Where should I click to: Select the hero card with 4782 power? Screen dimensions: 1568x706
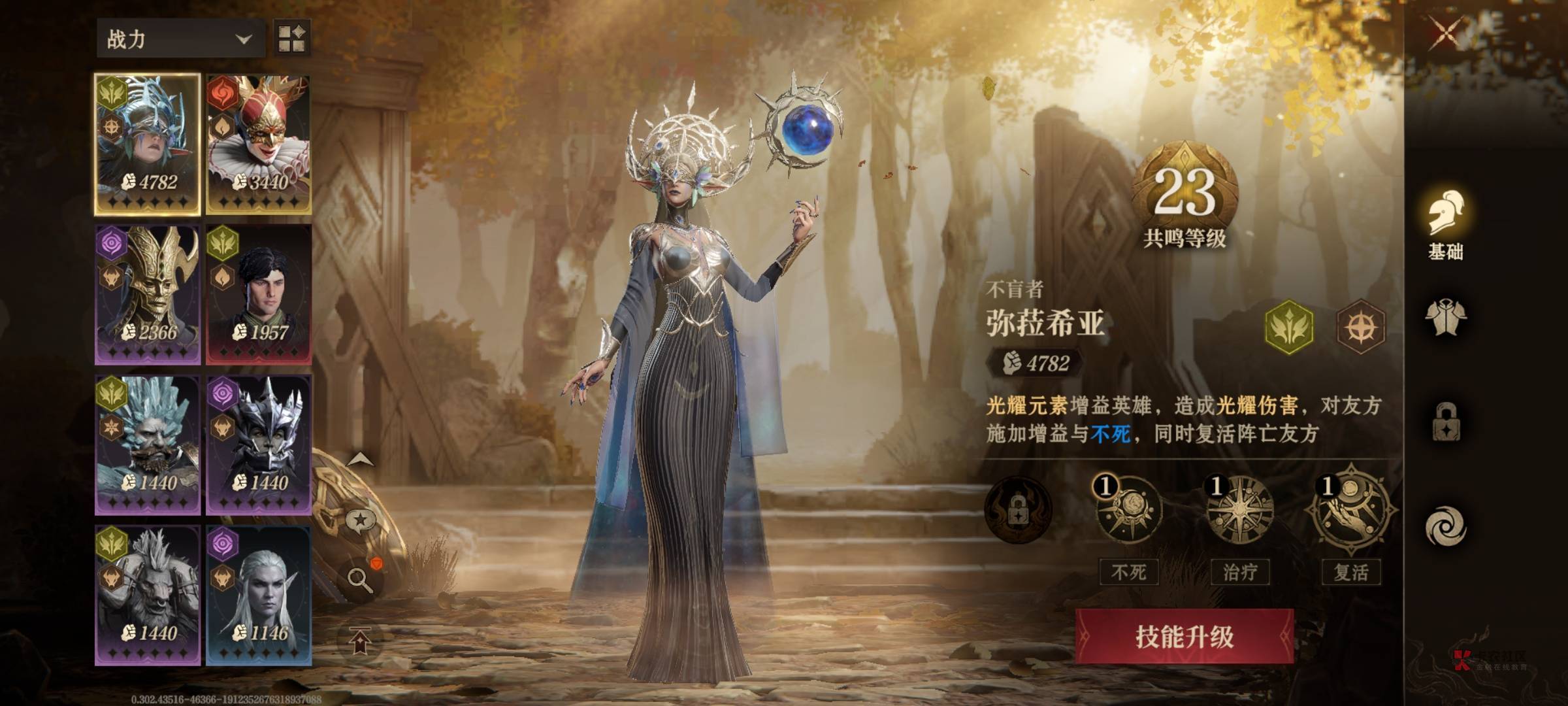(x=148, y=144)
